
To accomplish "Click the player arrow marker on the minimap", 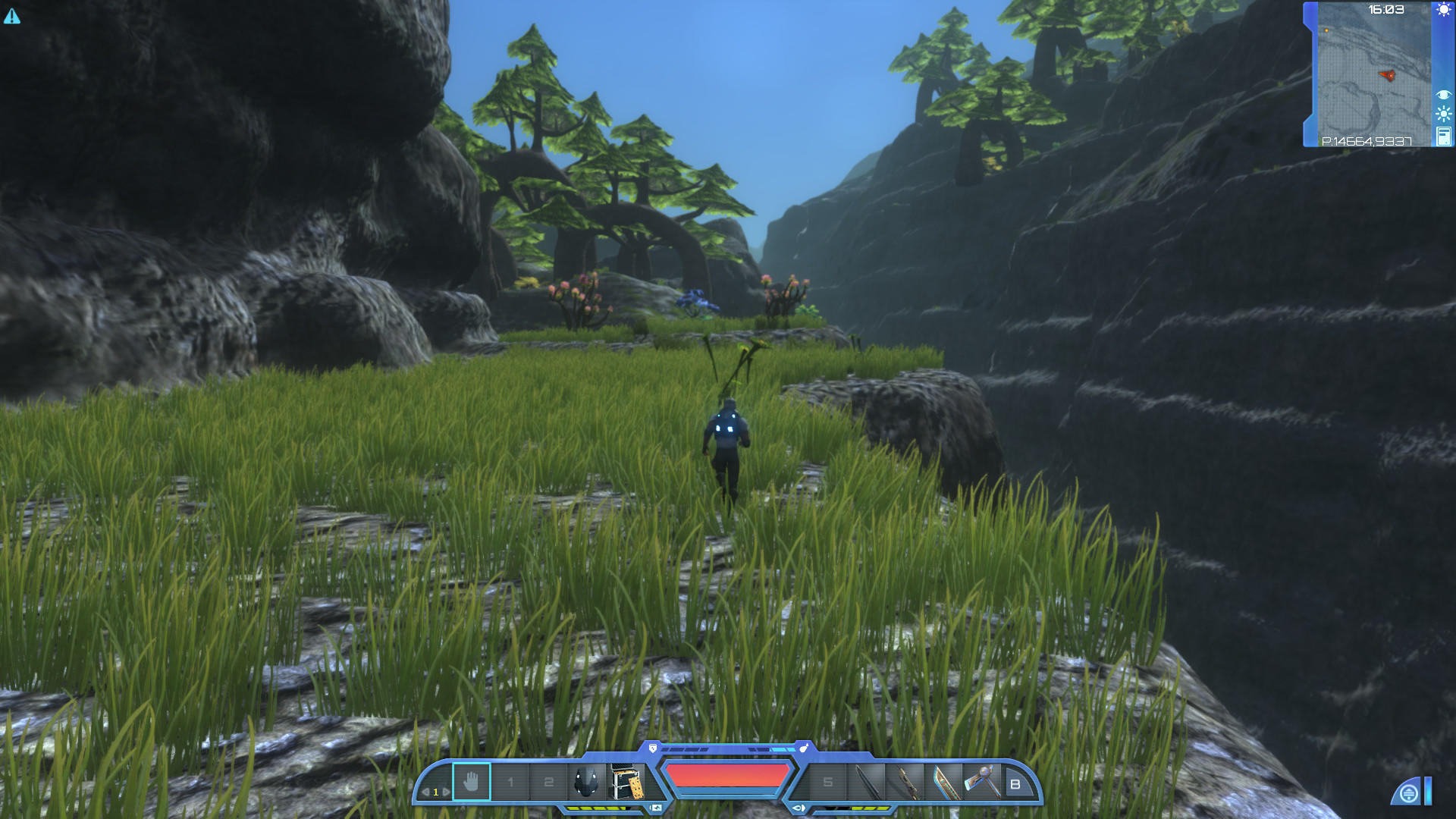I will [1388, 76].
